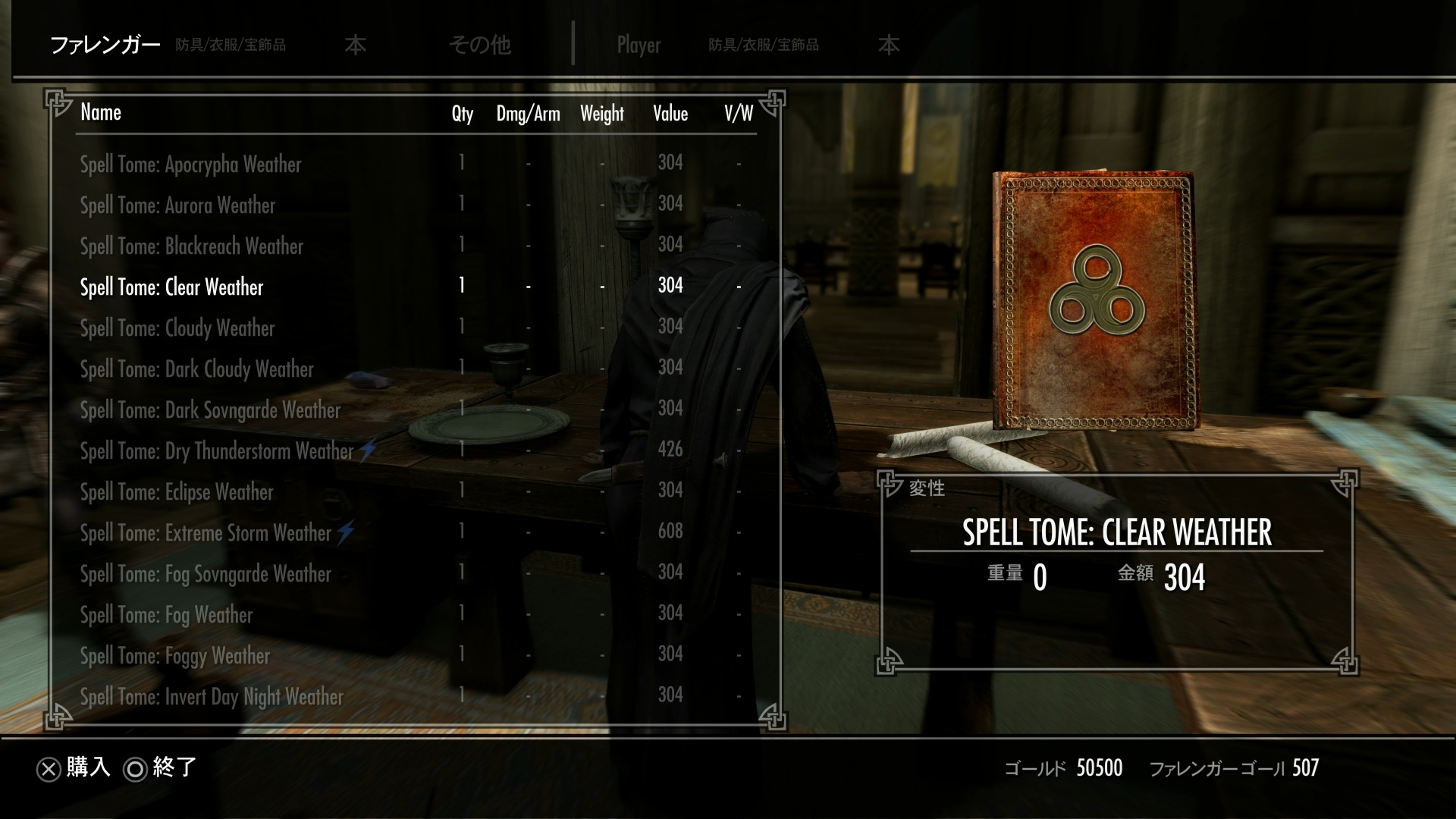Pick Spell Tome: Blackreach Weather
The width and height of the screenshot is (1456, 819).
192,246
